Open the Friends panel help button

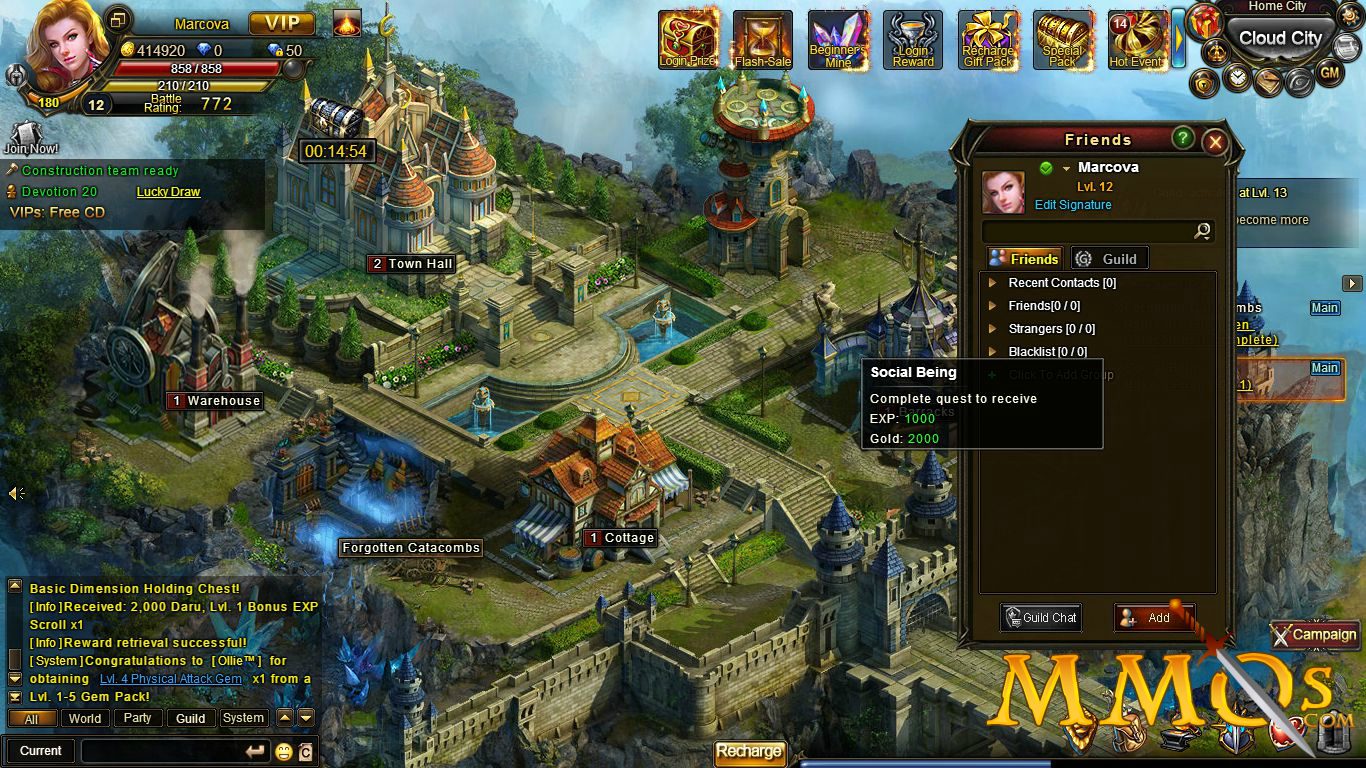click(1183, 138)
